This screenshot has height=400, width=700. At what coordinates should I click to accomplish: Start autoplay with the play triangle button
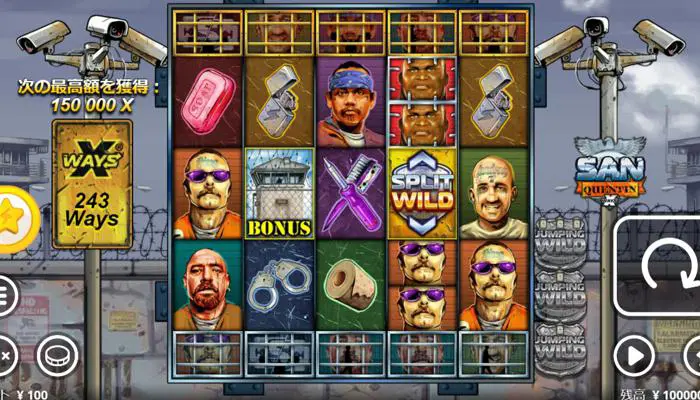click(x=633, y=354)
